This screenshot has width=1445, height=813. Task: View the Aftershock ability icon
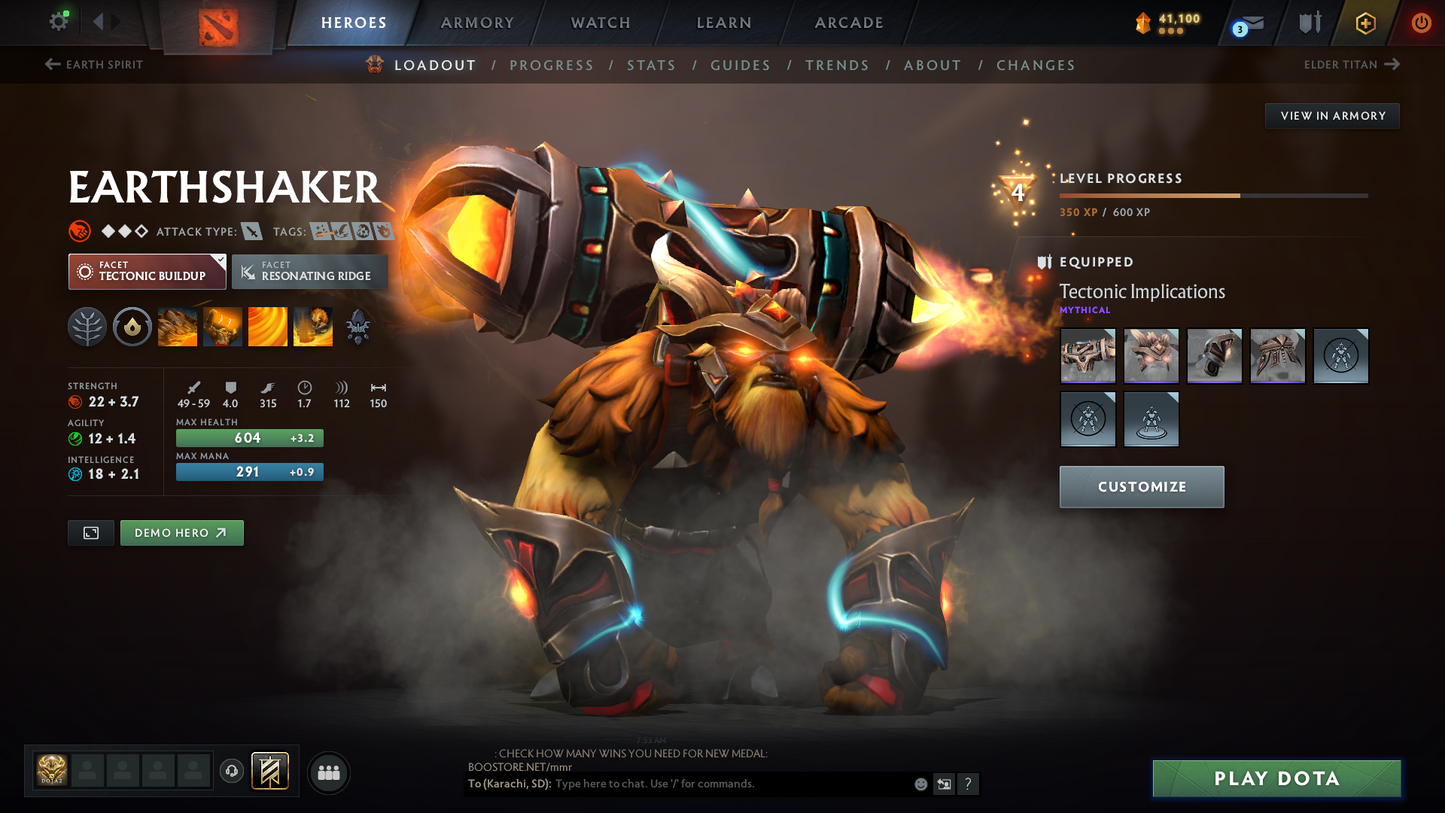[x=267, y=326]
